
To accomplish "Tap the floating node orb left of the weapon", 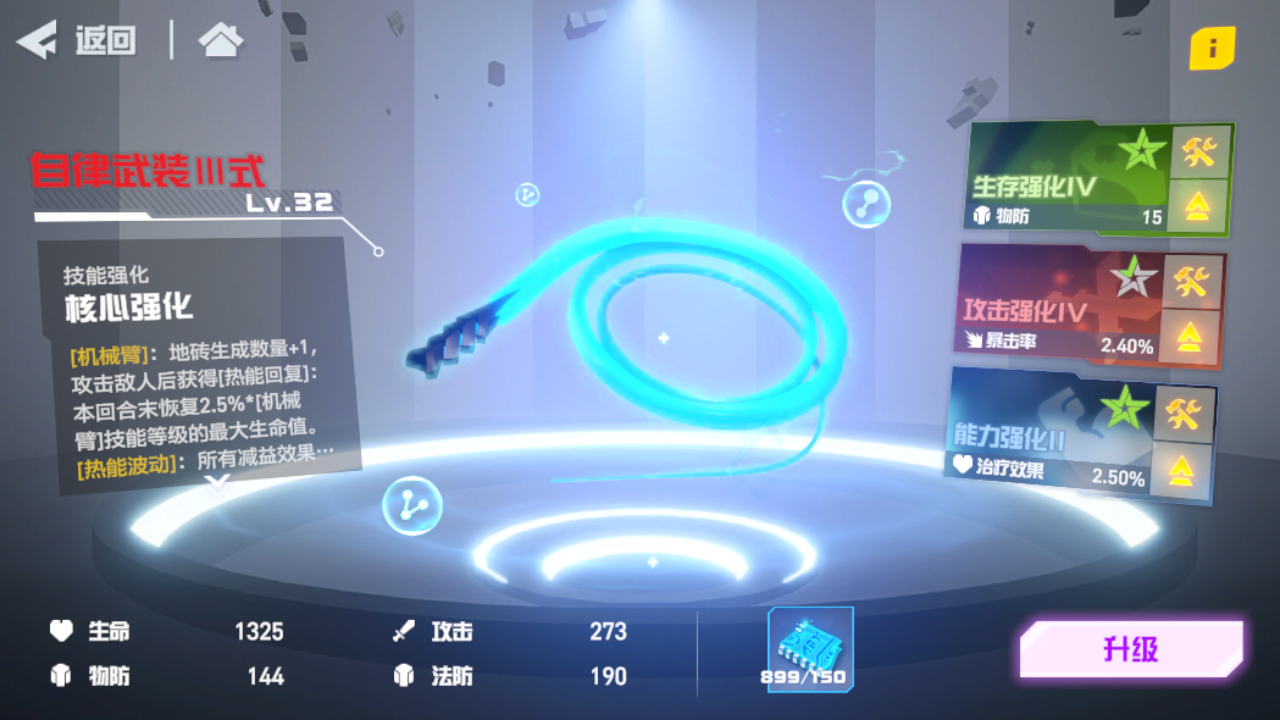I will (413, 506).
